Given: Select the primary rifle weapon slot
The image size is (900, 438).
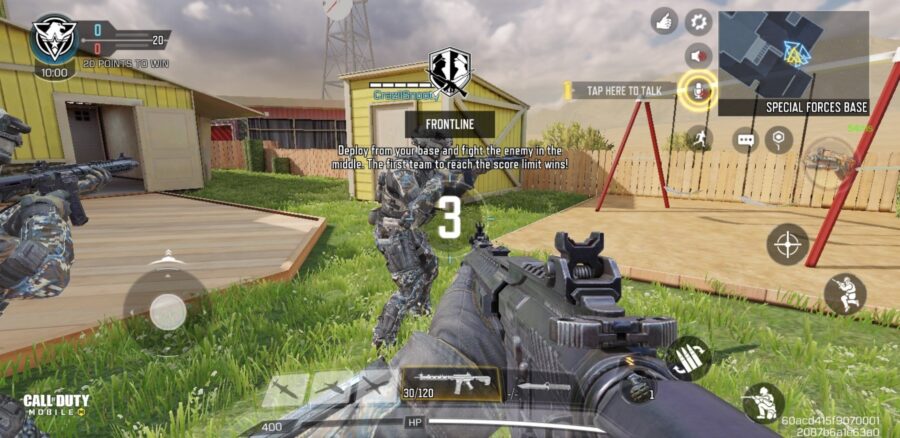Looking at the screenshot, I should [x=450, y=382].
